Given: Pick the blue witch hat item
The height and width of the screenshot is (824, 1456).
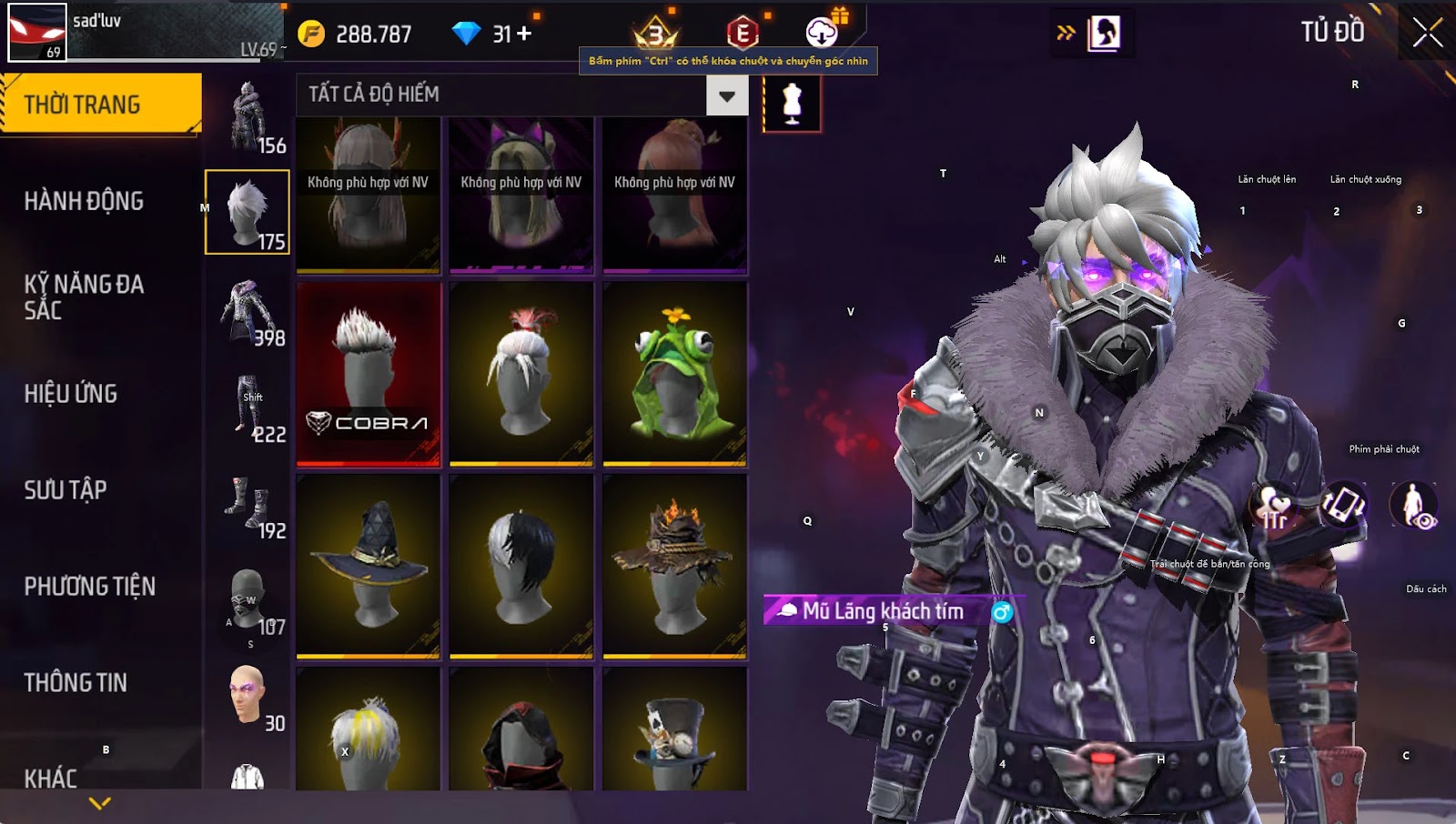Looking at the screenshot, I should pyautogui.click(x=369, y=566).
